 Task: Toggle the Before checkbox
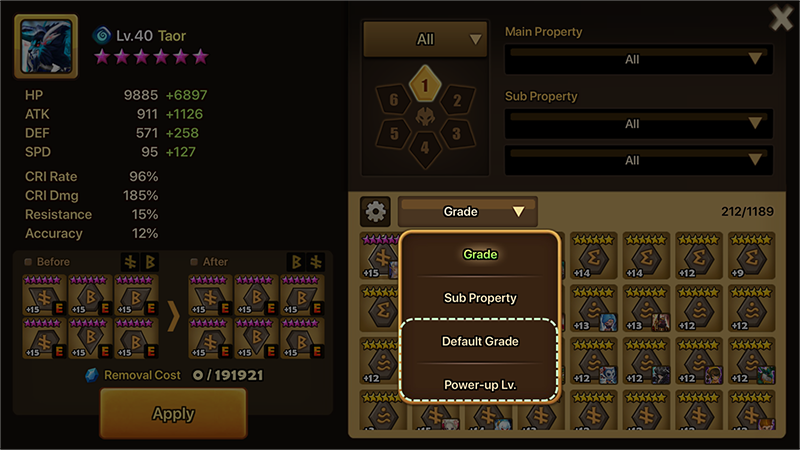[x=28, y=262]
